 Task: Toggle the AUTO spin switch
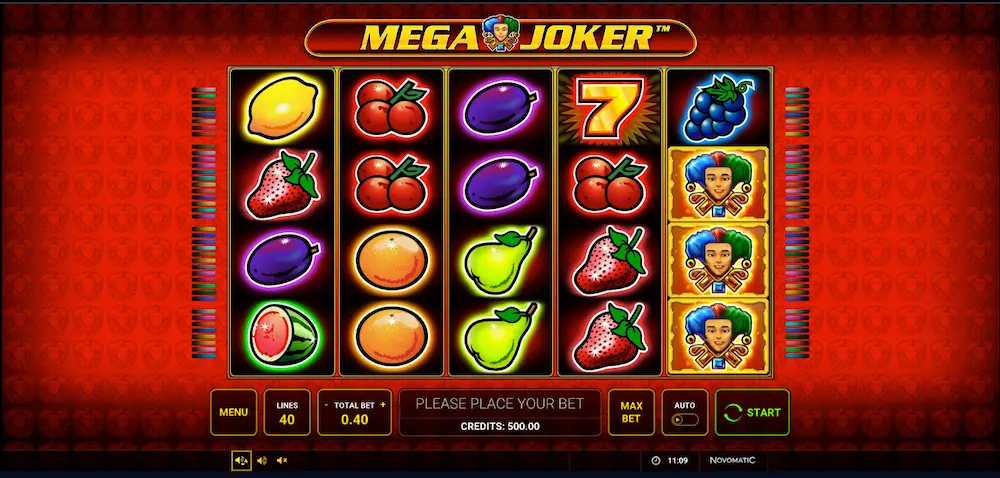(684, 419)
